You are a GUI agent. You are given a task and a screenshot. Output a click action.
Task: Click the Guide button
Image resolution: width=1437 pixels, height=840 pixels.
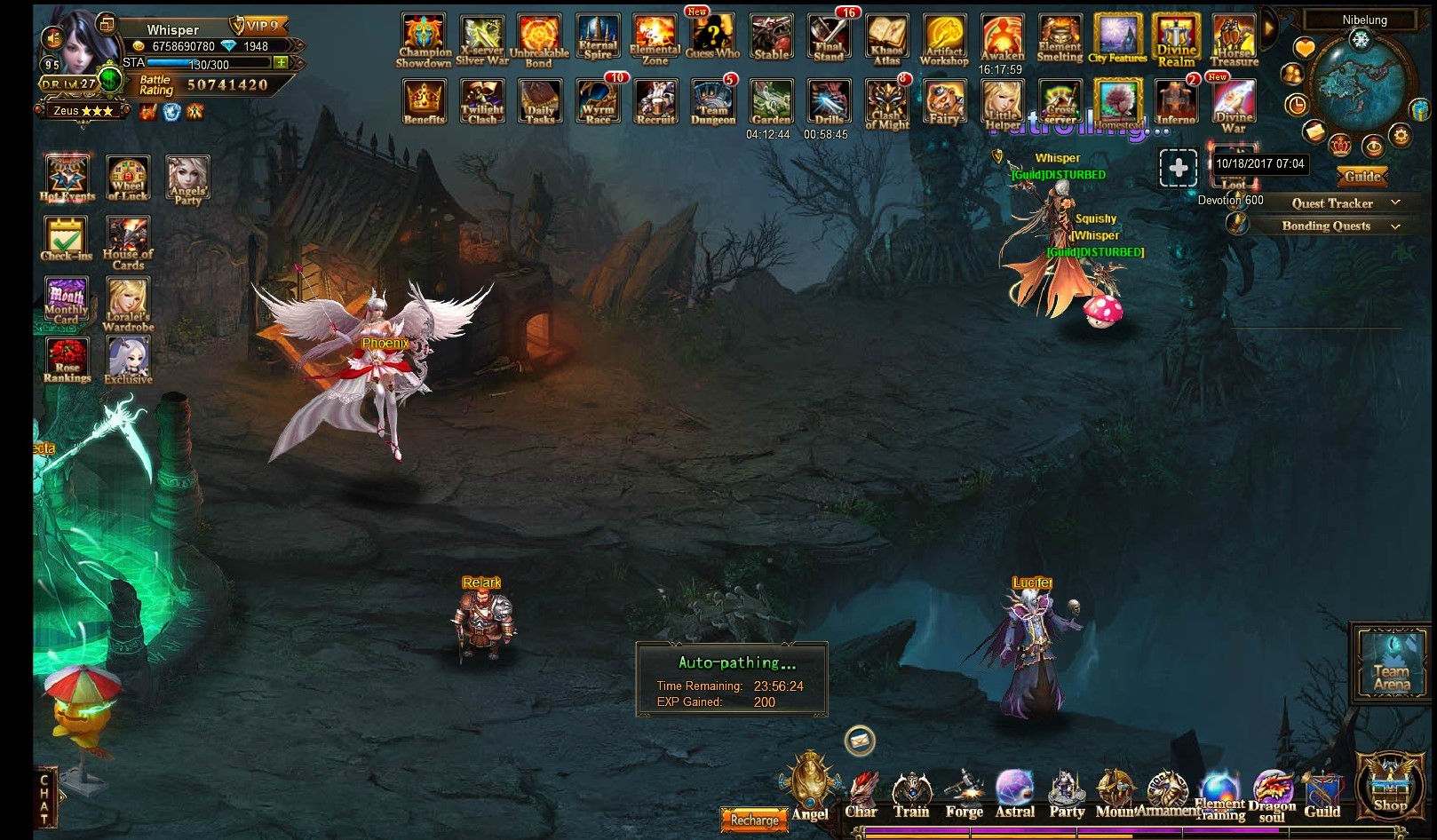pos(1362,177)
